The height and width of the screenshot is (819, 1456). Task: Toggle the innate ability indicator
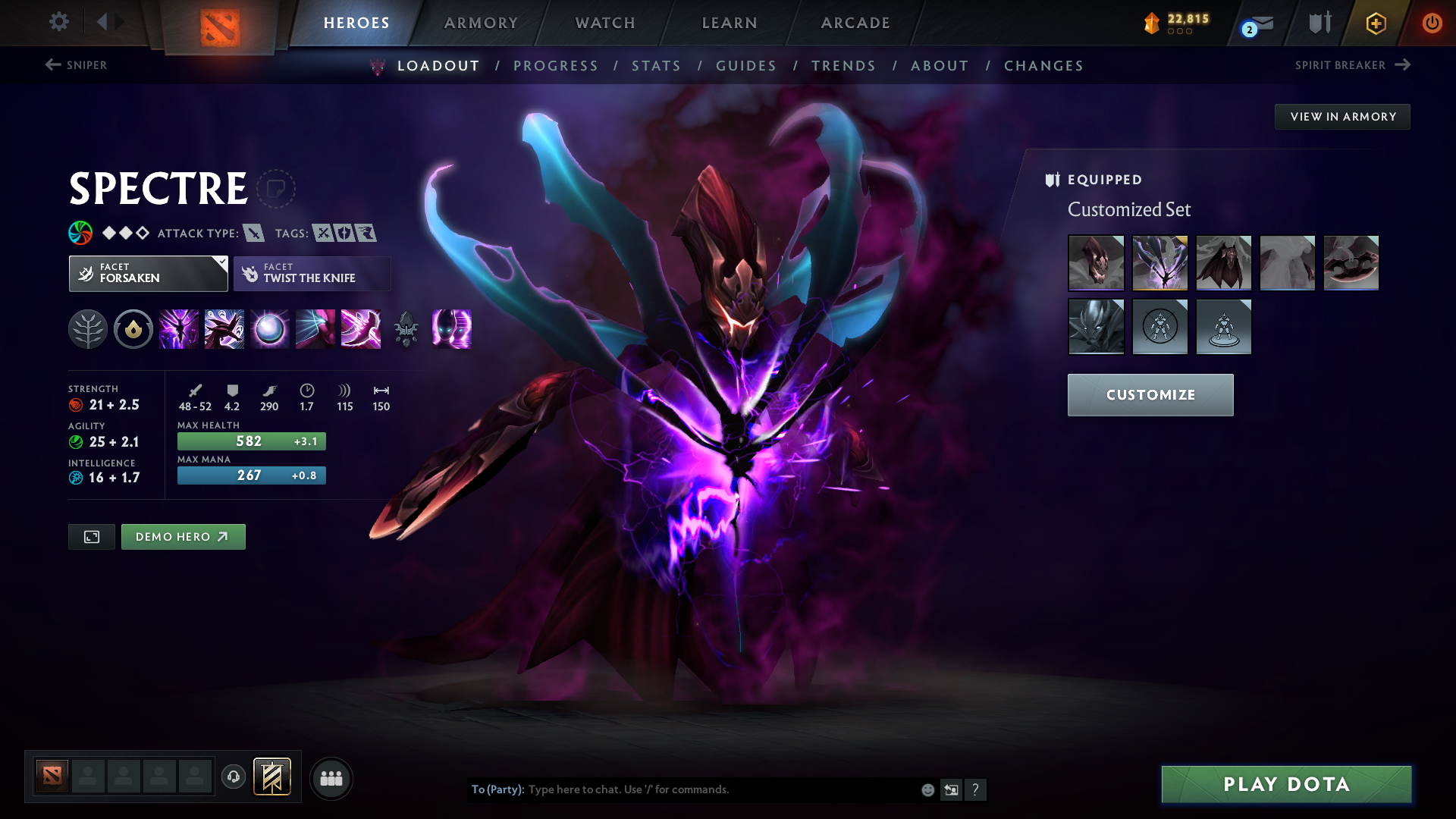pyautogui.click(x=133, y=329)
